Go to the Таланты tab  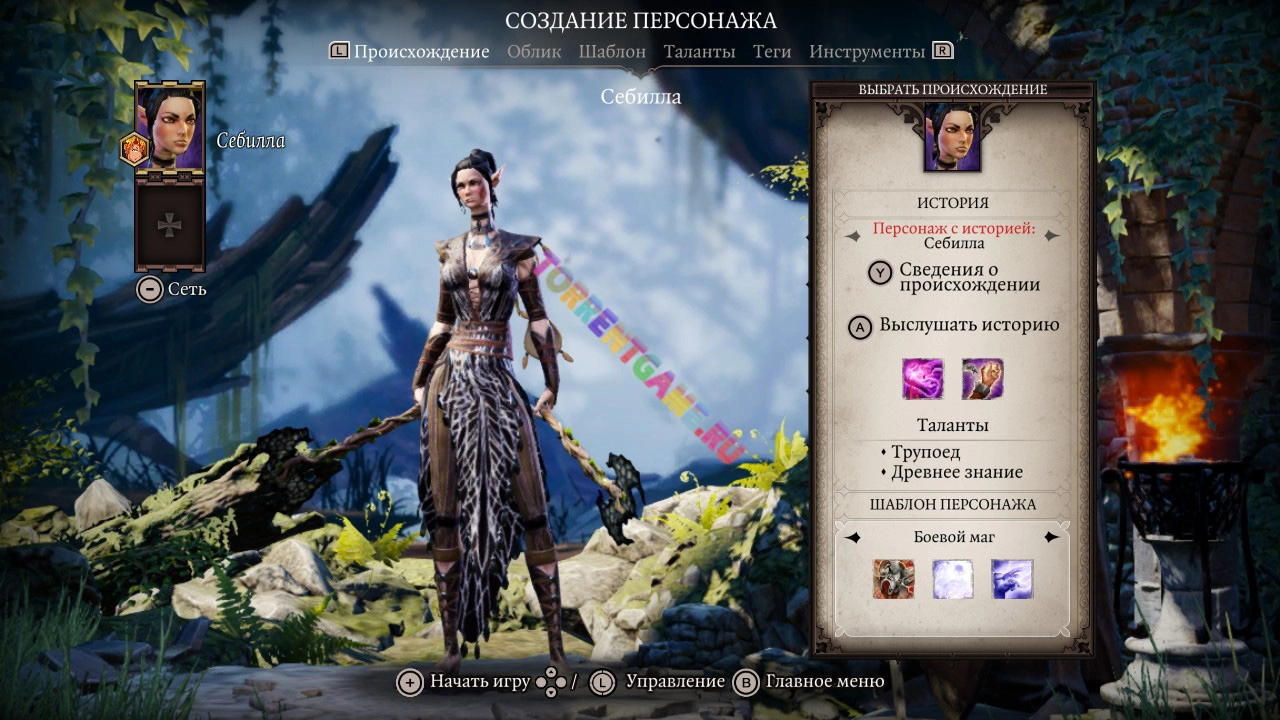(x=699, y=52)
